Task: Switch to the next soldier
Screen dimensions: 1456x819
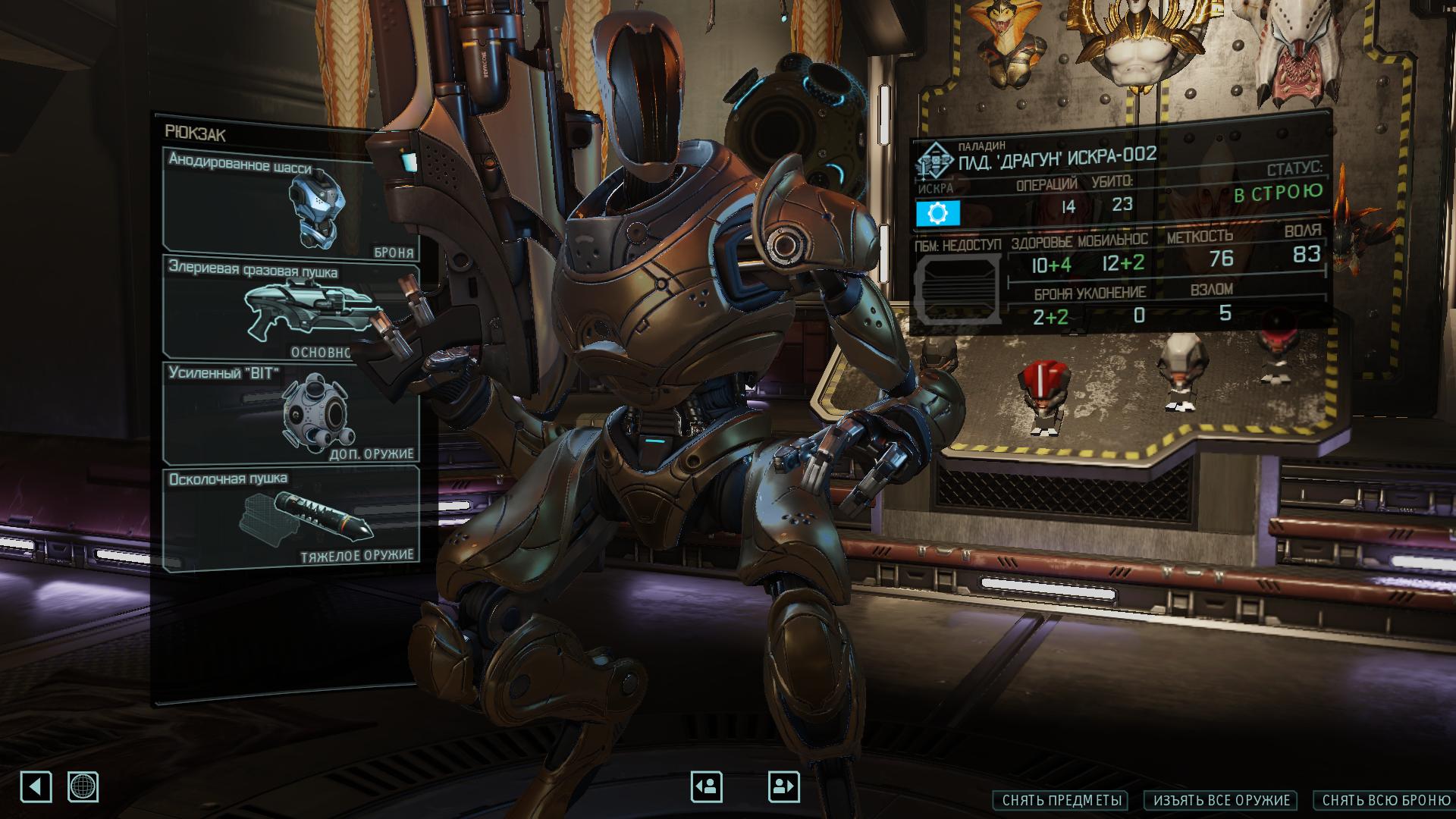Action: tap(783, 786)
